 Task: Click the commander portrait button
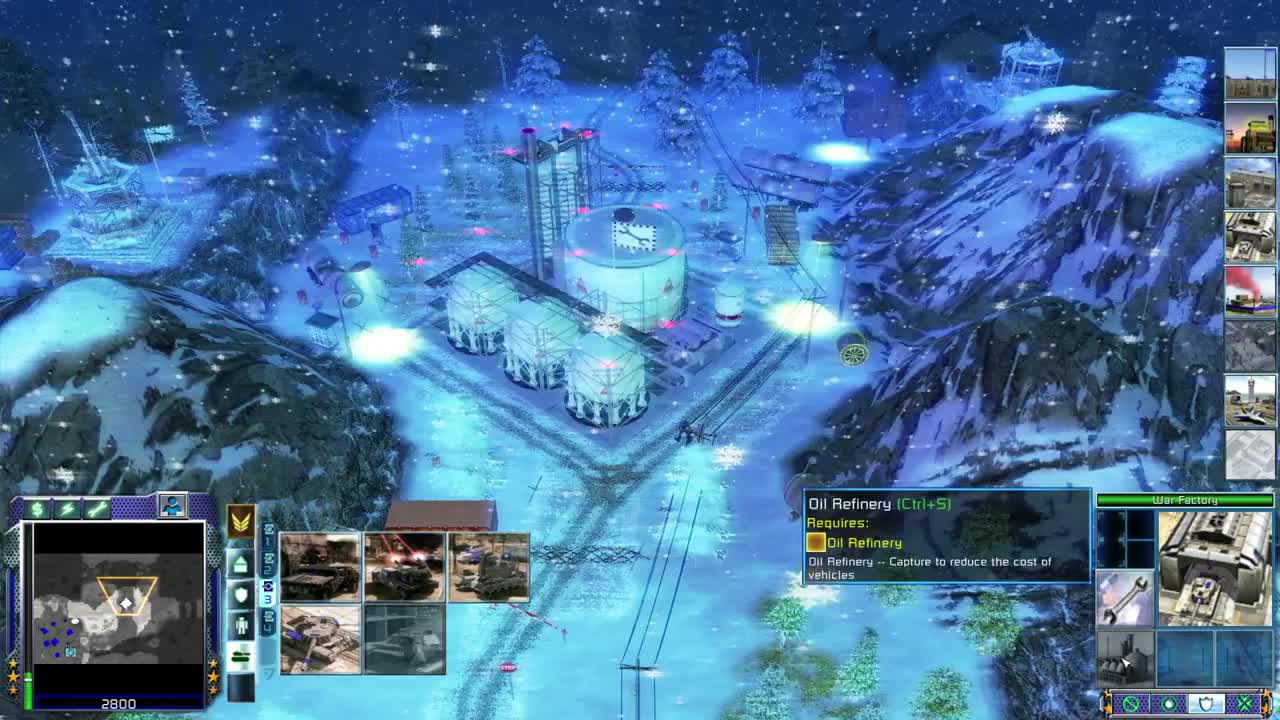173,504
